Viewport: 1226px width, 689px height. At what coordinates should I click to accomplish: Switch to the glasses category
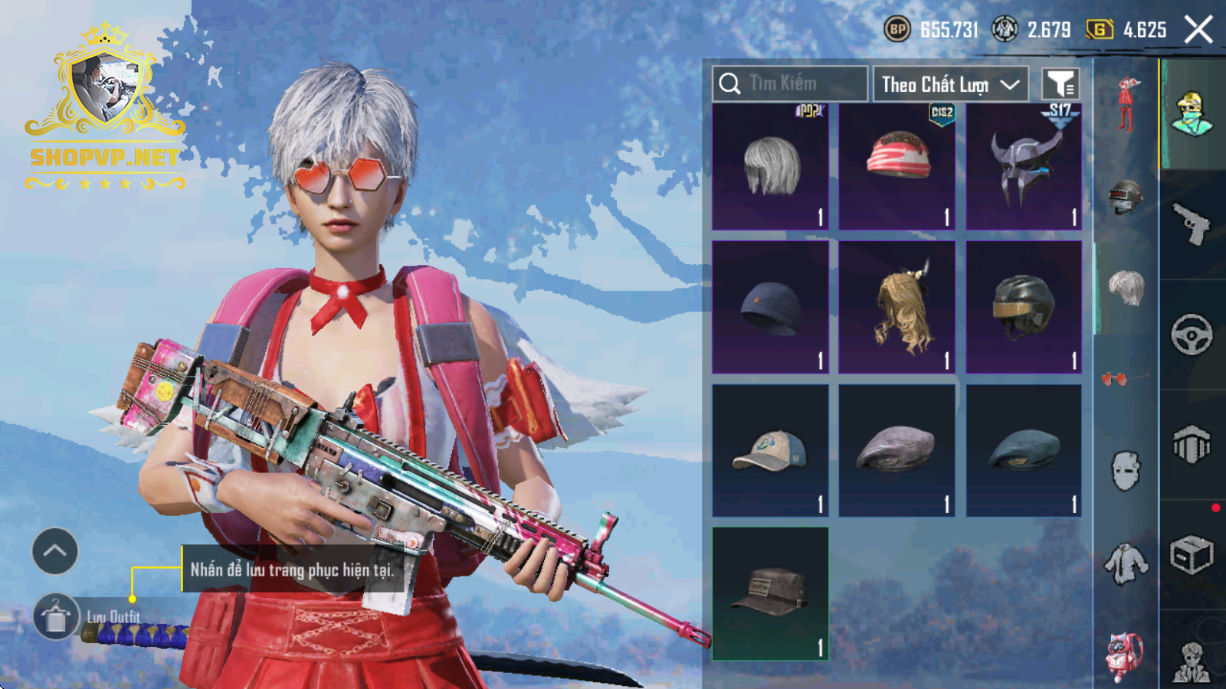[1125, 378]
